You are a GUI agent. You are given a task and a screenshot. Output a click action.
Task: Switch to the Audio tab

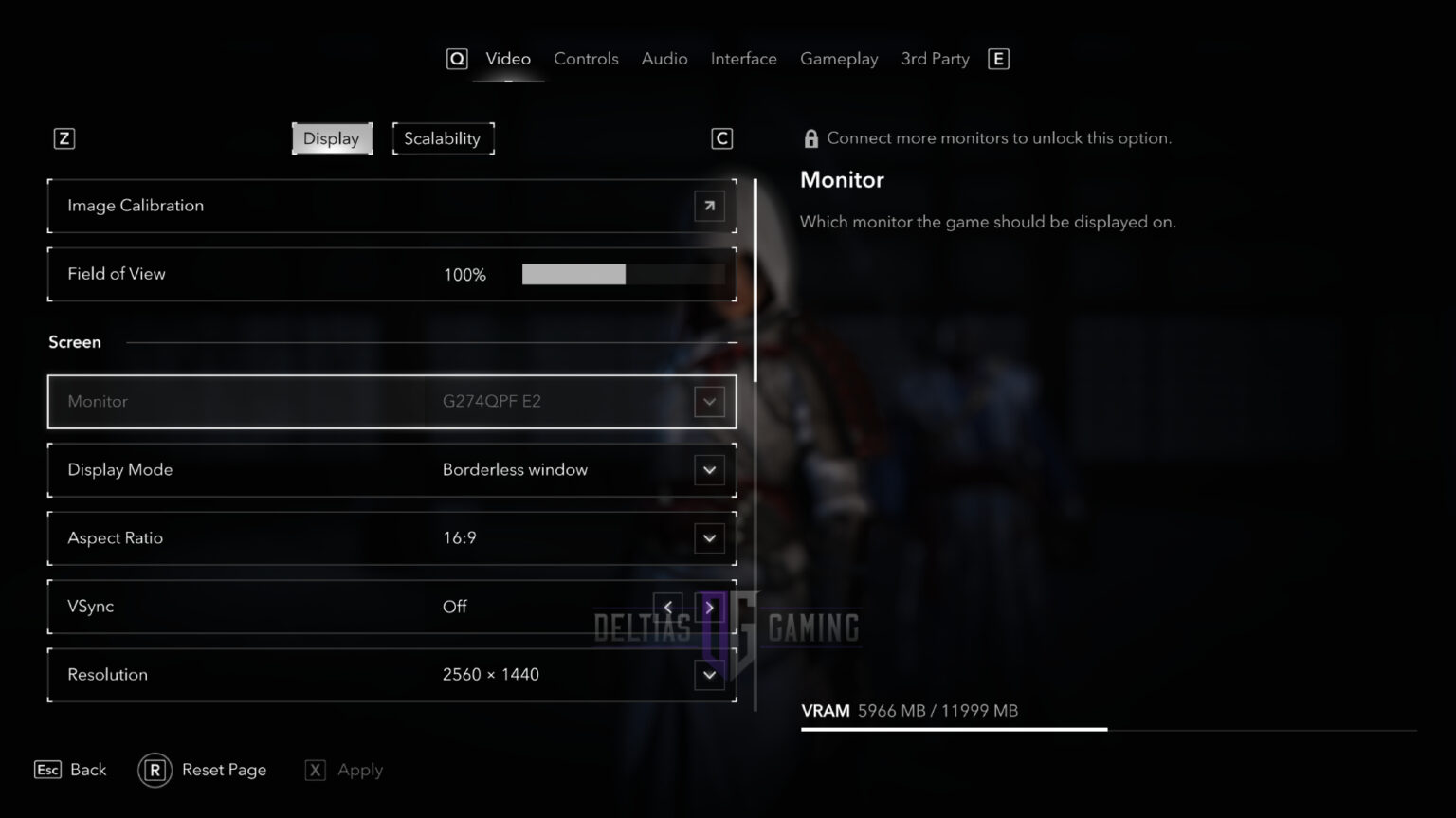coord(664,58)
